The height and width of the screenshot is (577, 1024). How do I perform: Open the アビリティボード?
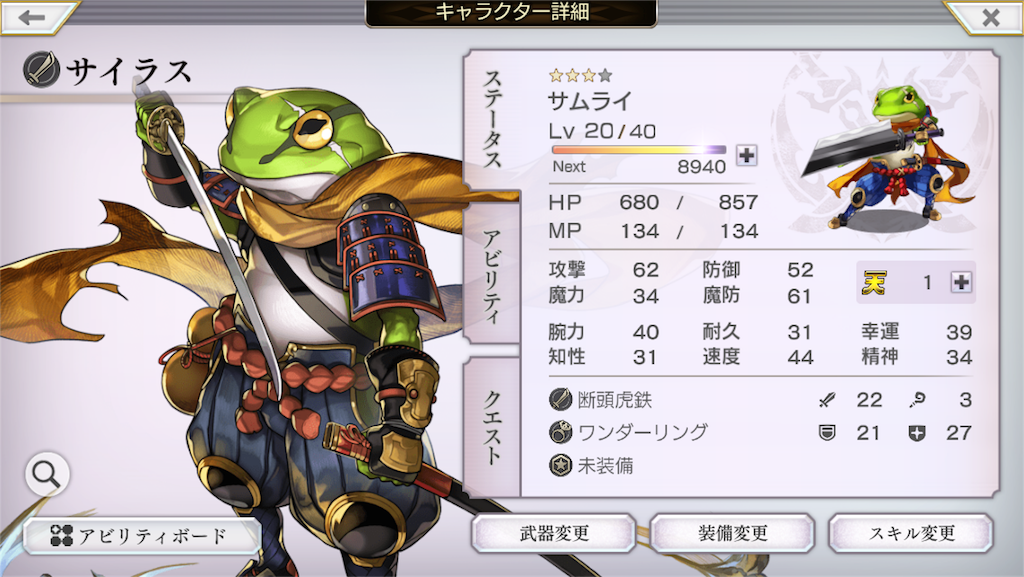(142, 536)
